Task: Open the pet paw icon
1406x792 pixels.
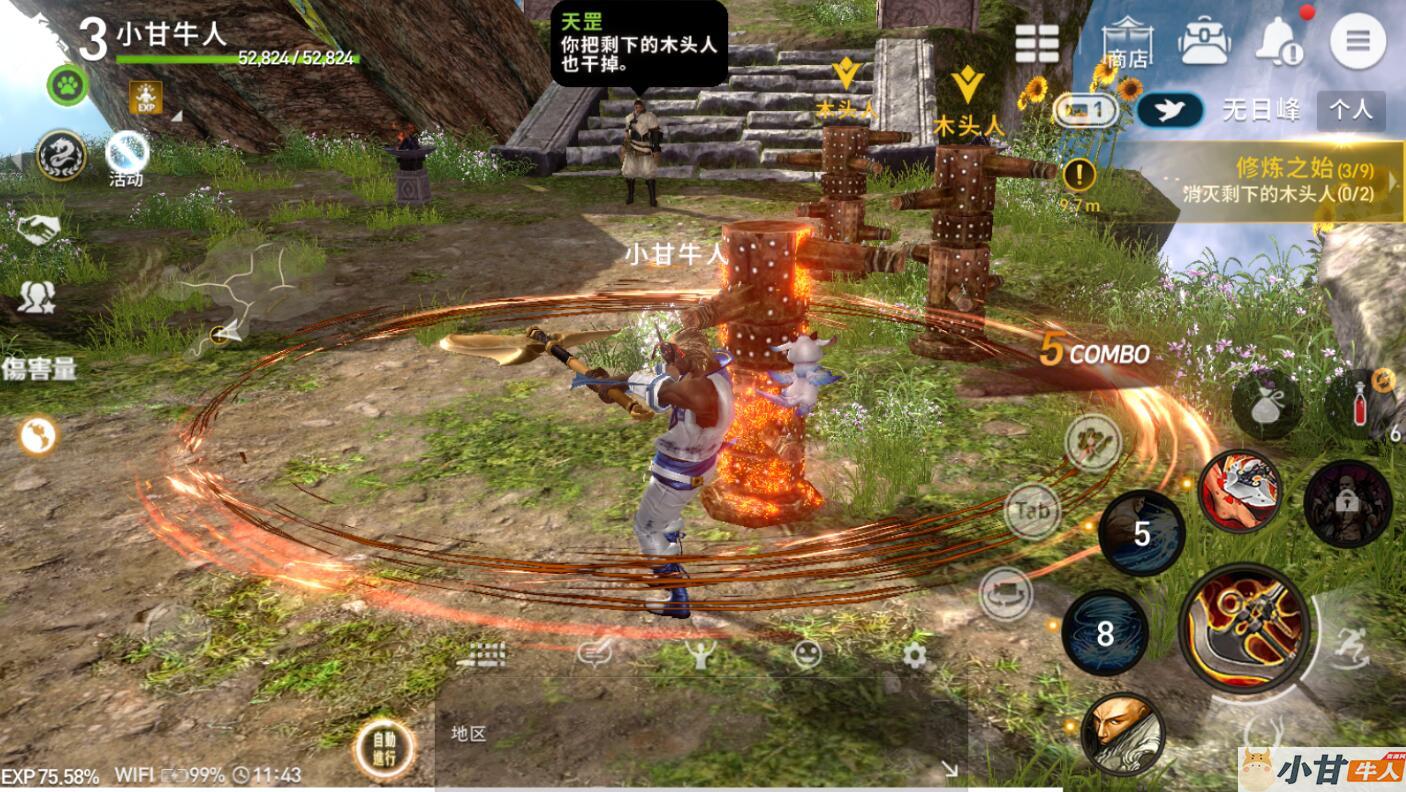Action: [x=67, y=84]
